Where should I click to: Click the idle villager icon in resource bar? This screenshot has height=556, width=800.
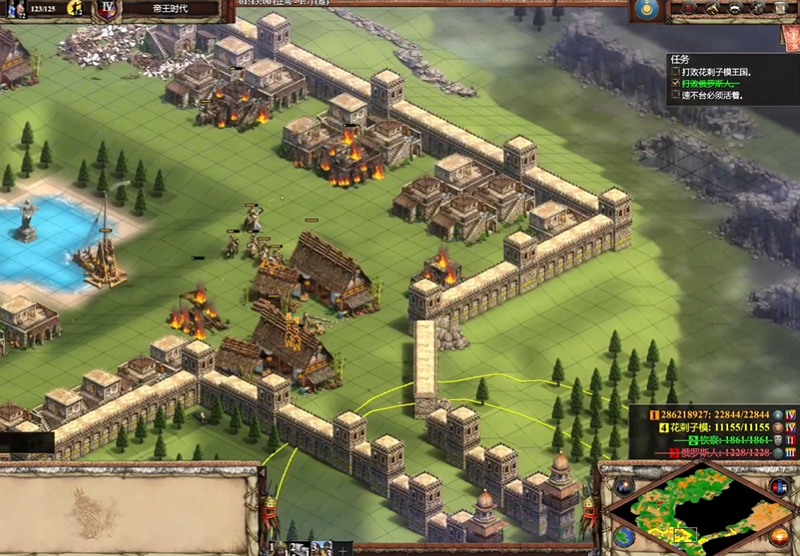[x=75, y=9]
